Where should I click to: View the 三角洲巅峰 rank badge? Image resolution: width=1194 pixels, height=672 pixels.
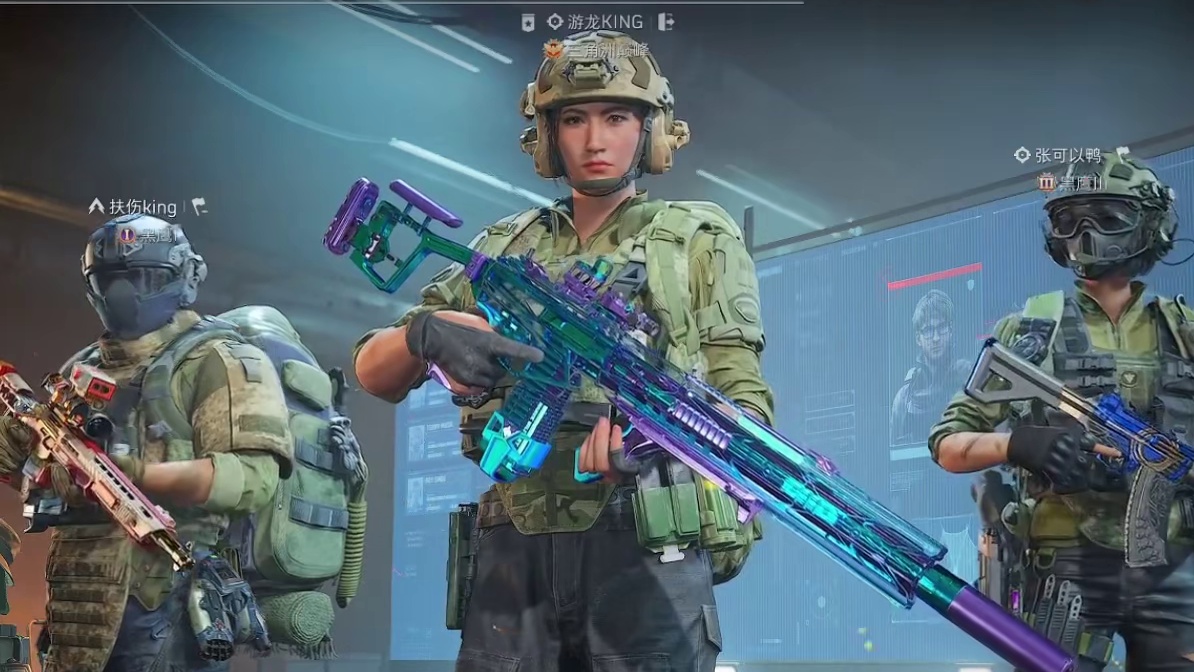tap(553, 48)
